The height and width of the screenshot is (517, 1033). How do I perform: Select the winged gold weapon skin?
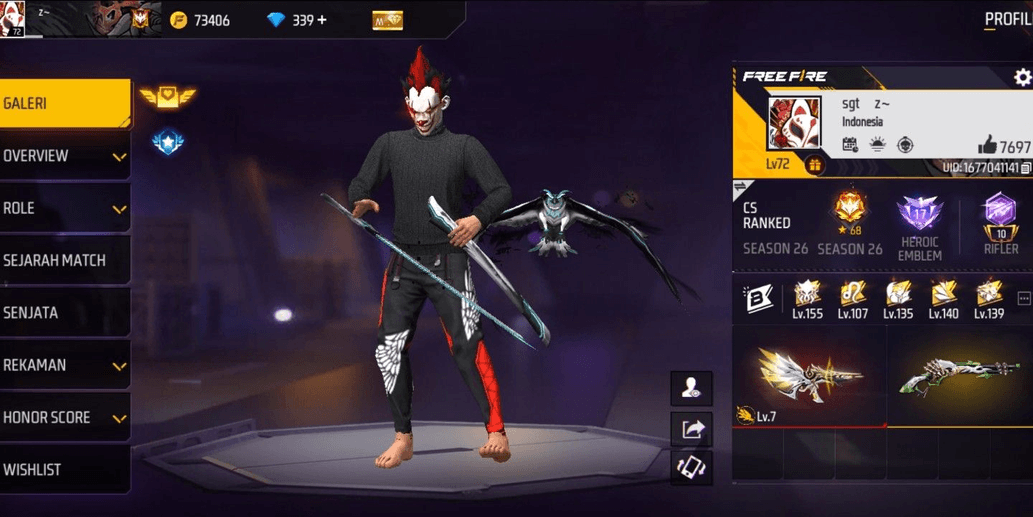(809, 375)
